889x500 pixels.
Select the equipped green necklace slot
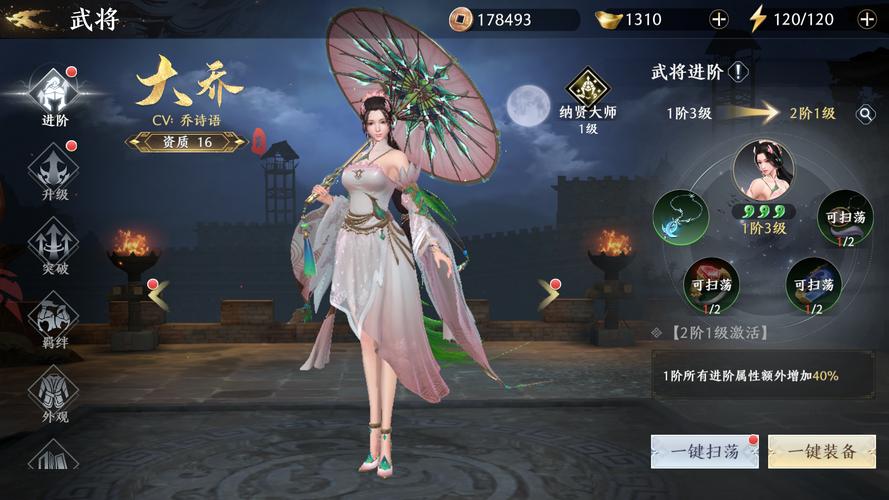tap(680, 217)
